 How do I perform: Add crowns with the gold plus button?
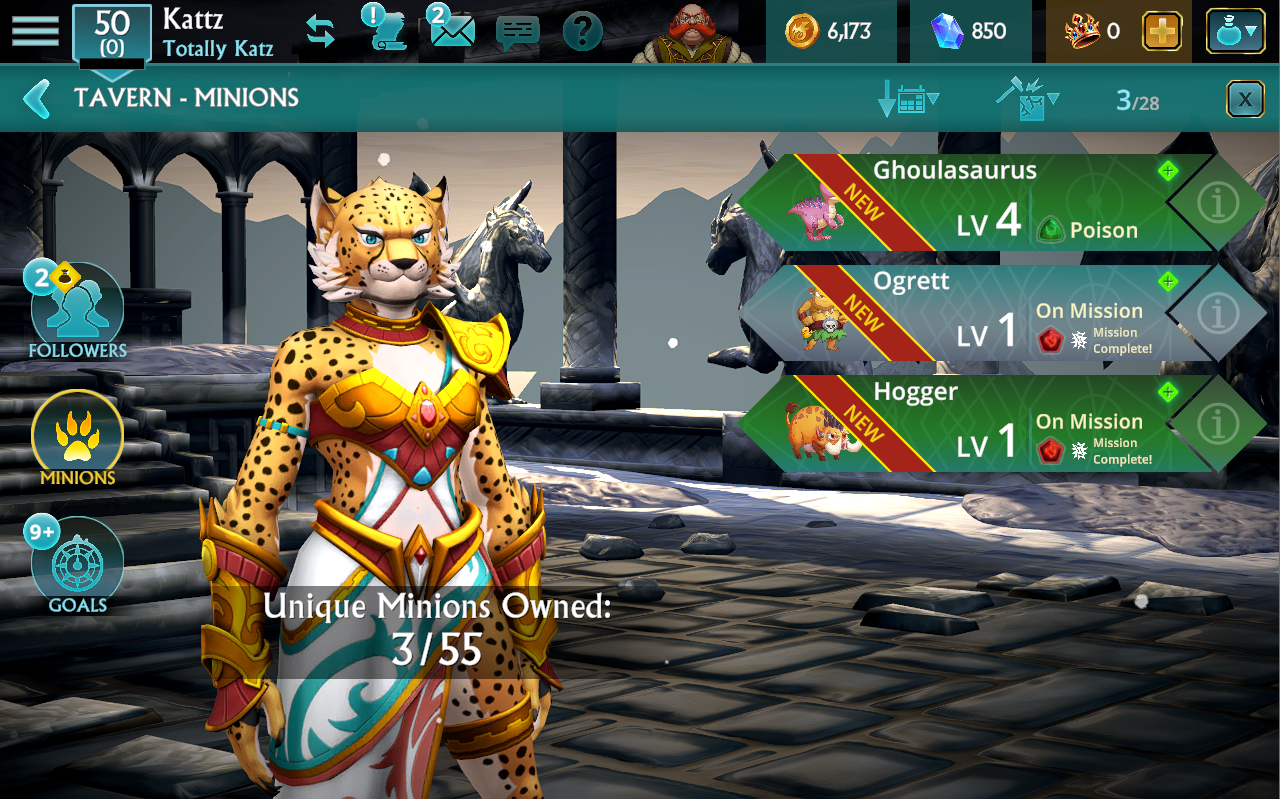click(1161, 32)
